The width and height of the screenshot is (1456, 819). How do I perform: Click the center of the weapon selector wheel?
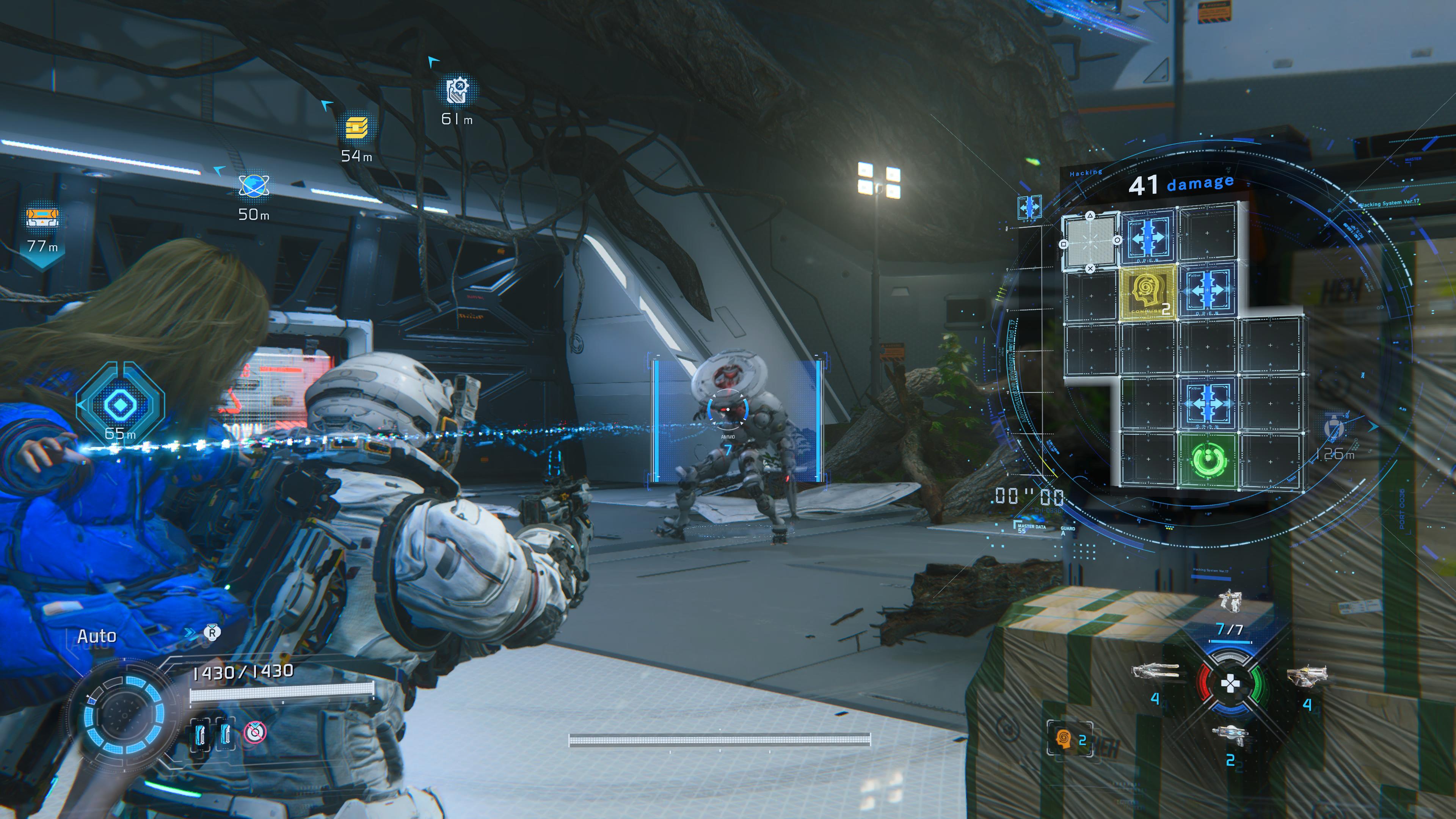(x=1230, y=684)
